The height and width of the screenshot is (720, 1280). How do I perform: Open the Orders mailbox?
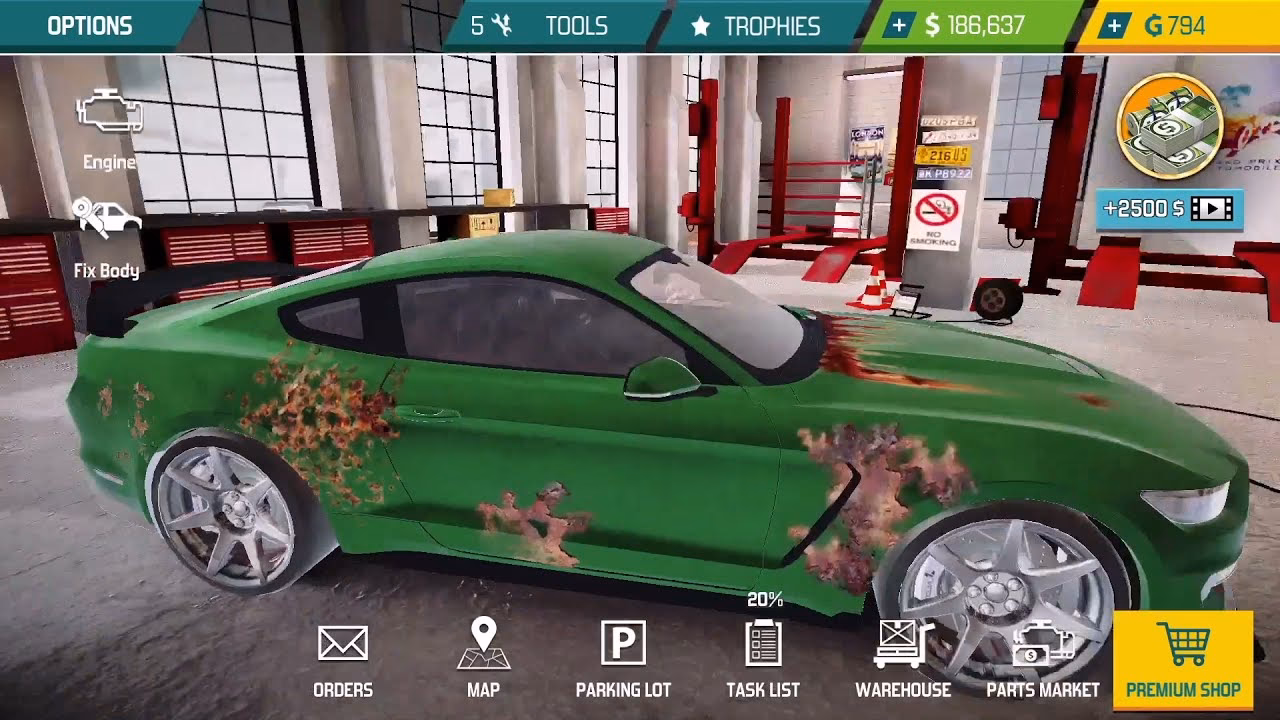point(345,655)
